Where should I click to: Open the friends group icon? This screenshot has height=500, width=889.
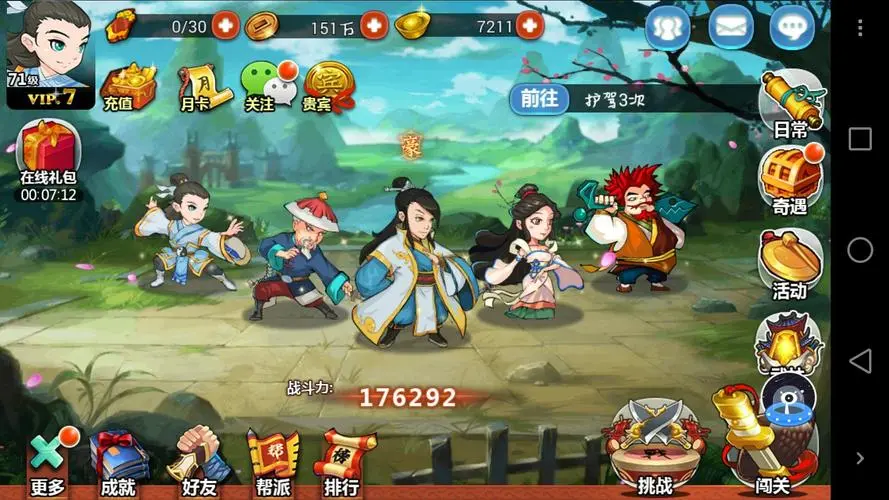[668, 27]
